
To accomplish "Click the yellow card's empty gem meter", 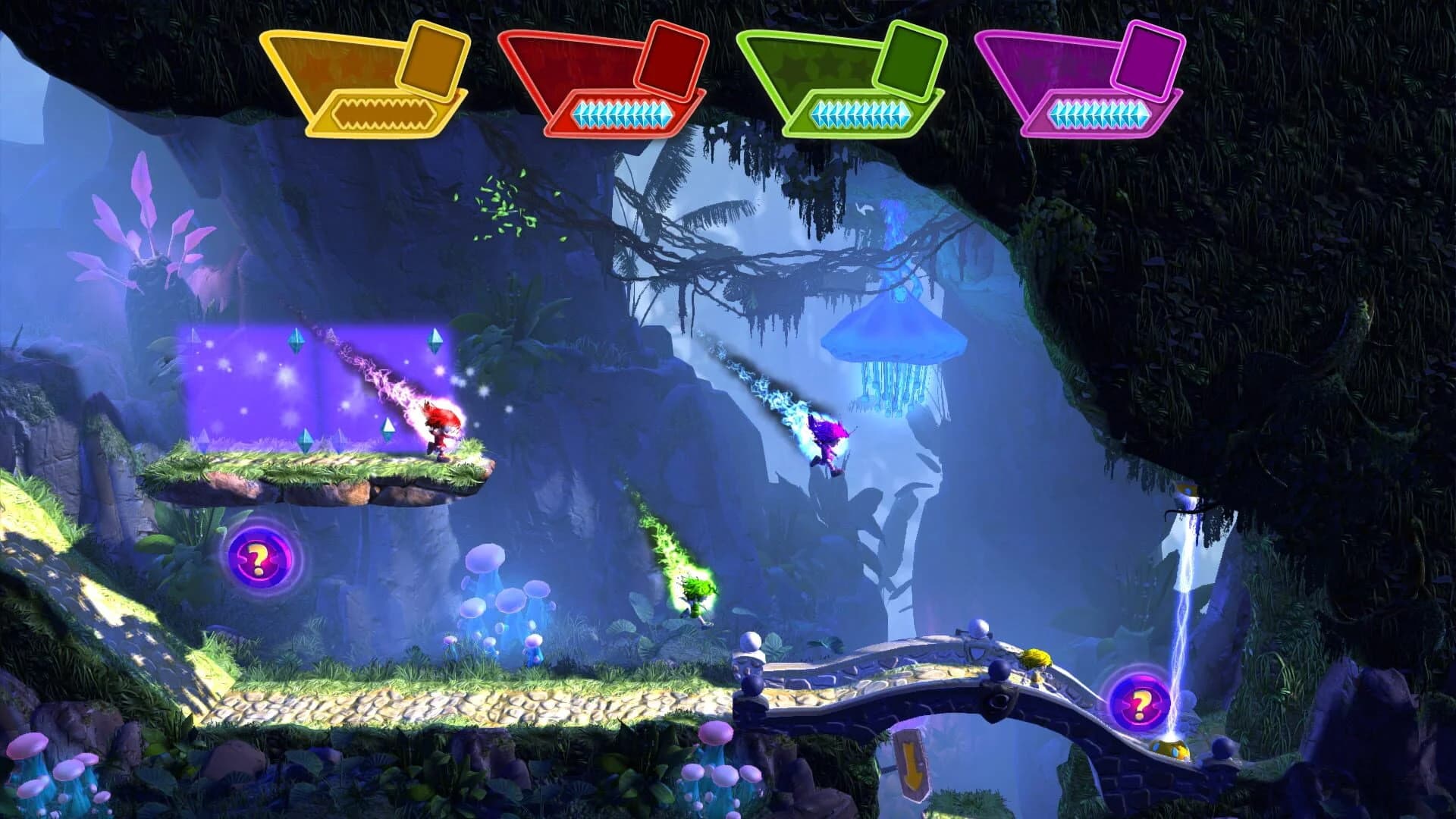I will pos(383,114).
